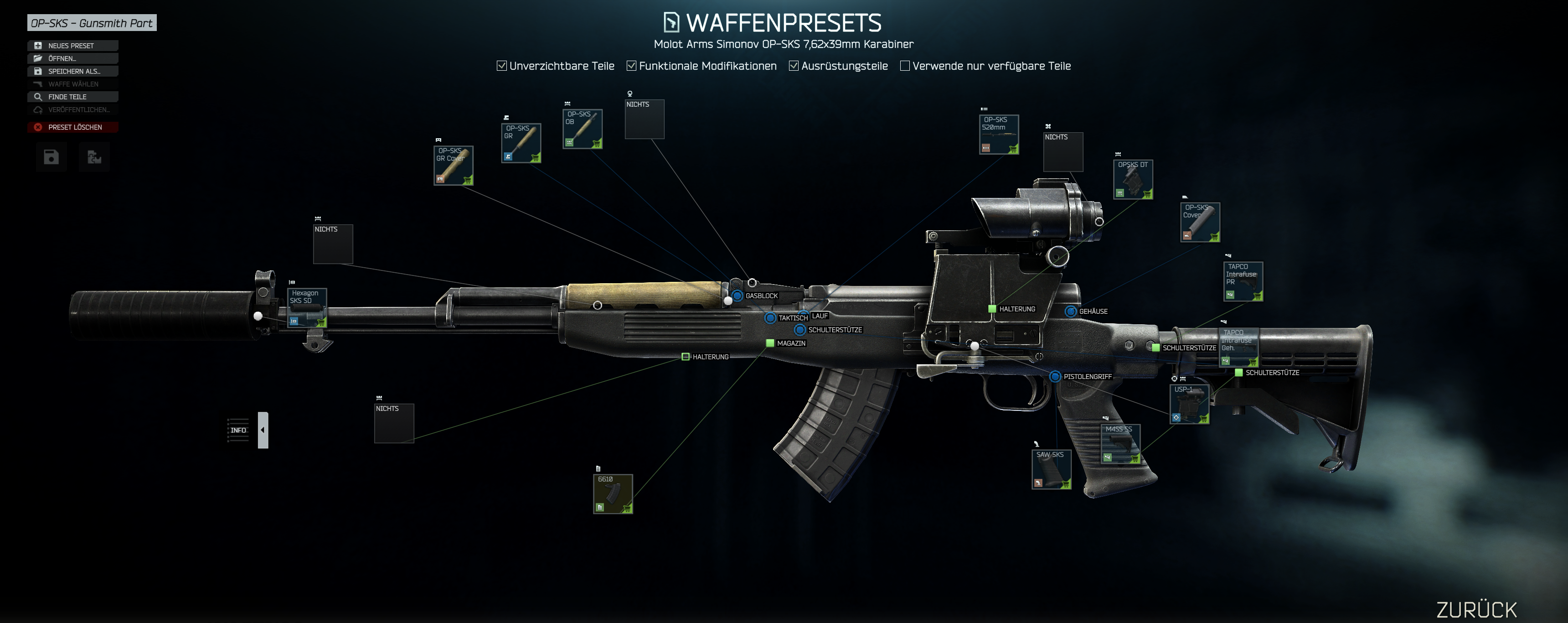Select the TAPCO Intrafuse PR slot
The image size is (1568, 623).
1243,281
